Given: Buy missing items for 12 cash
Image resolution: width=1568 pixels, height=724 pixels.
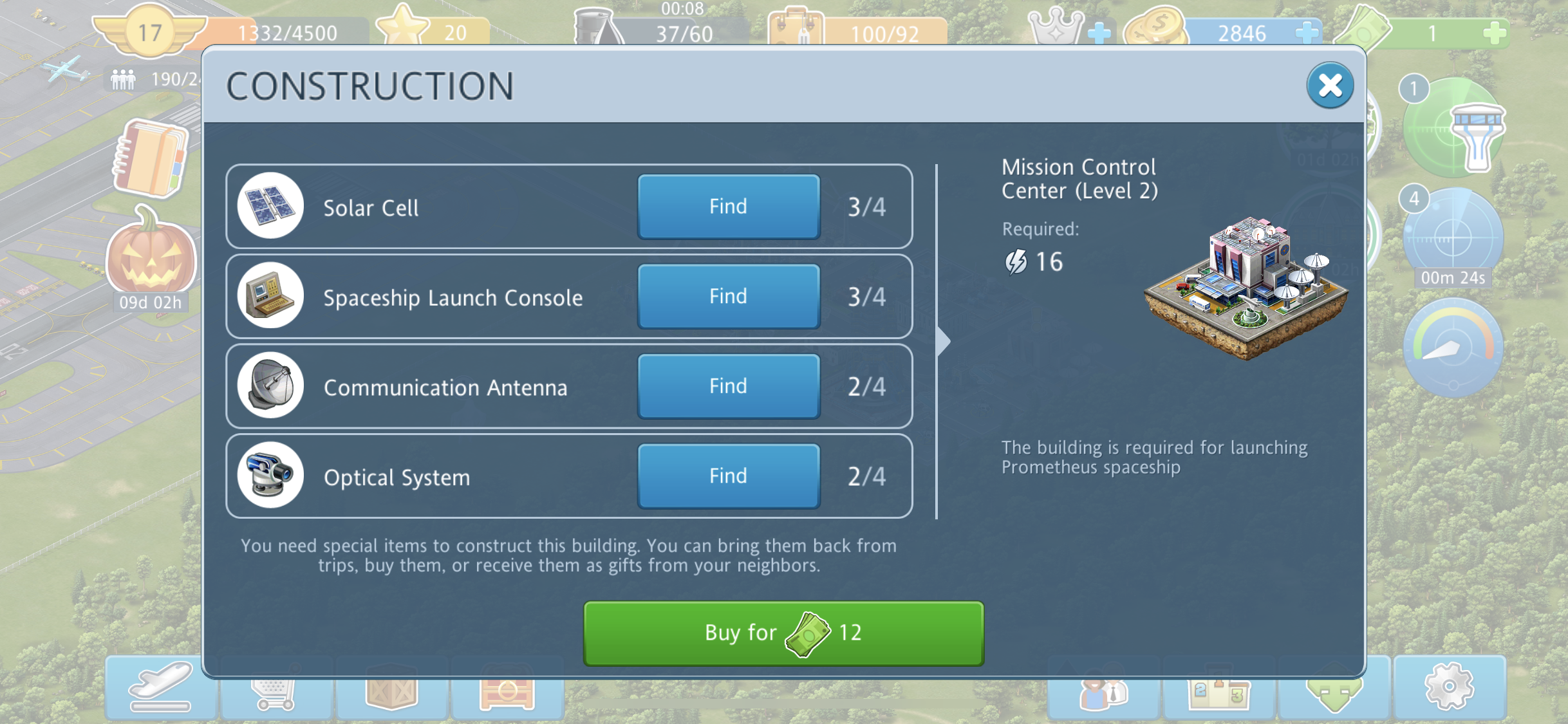Looking at the screenshot, I should [x=783, y=633].
